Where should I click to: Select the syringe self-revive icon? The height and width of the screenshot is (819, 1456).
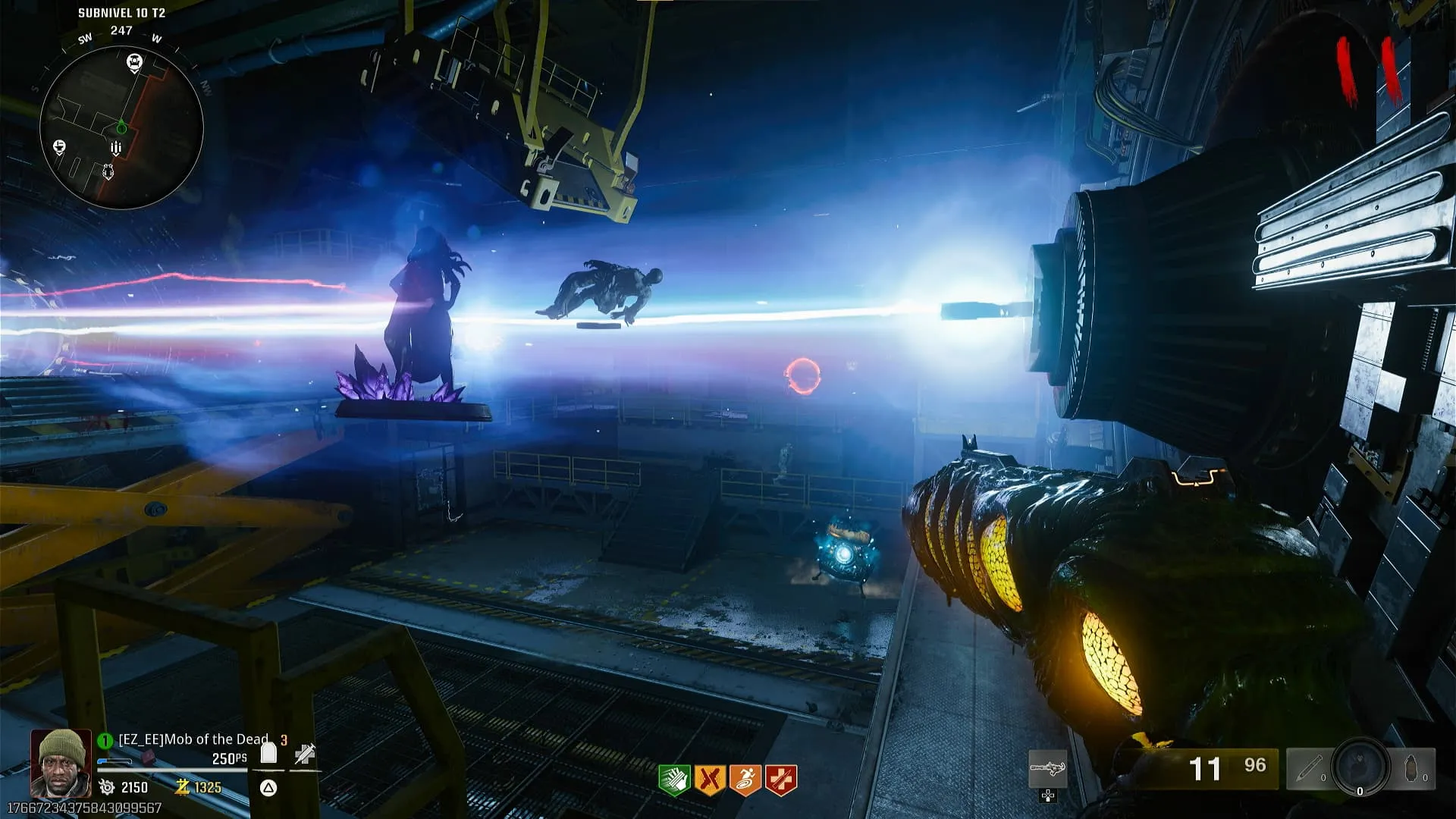point(305,754)
